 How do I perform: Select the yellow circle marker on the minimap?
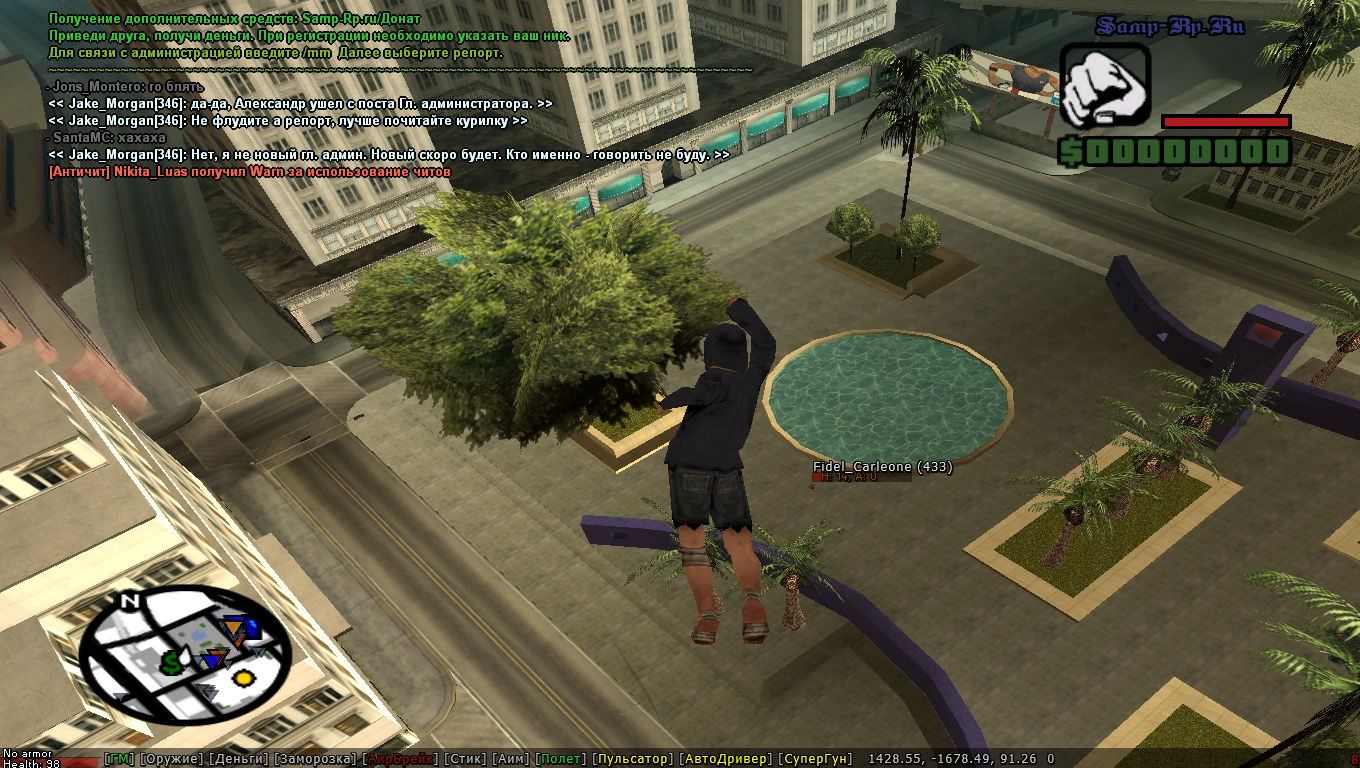click(x=242, y=678)
